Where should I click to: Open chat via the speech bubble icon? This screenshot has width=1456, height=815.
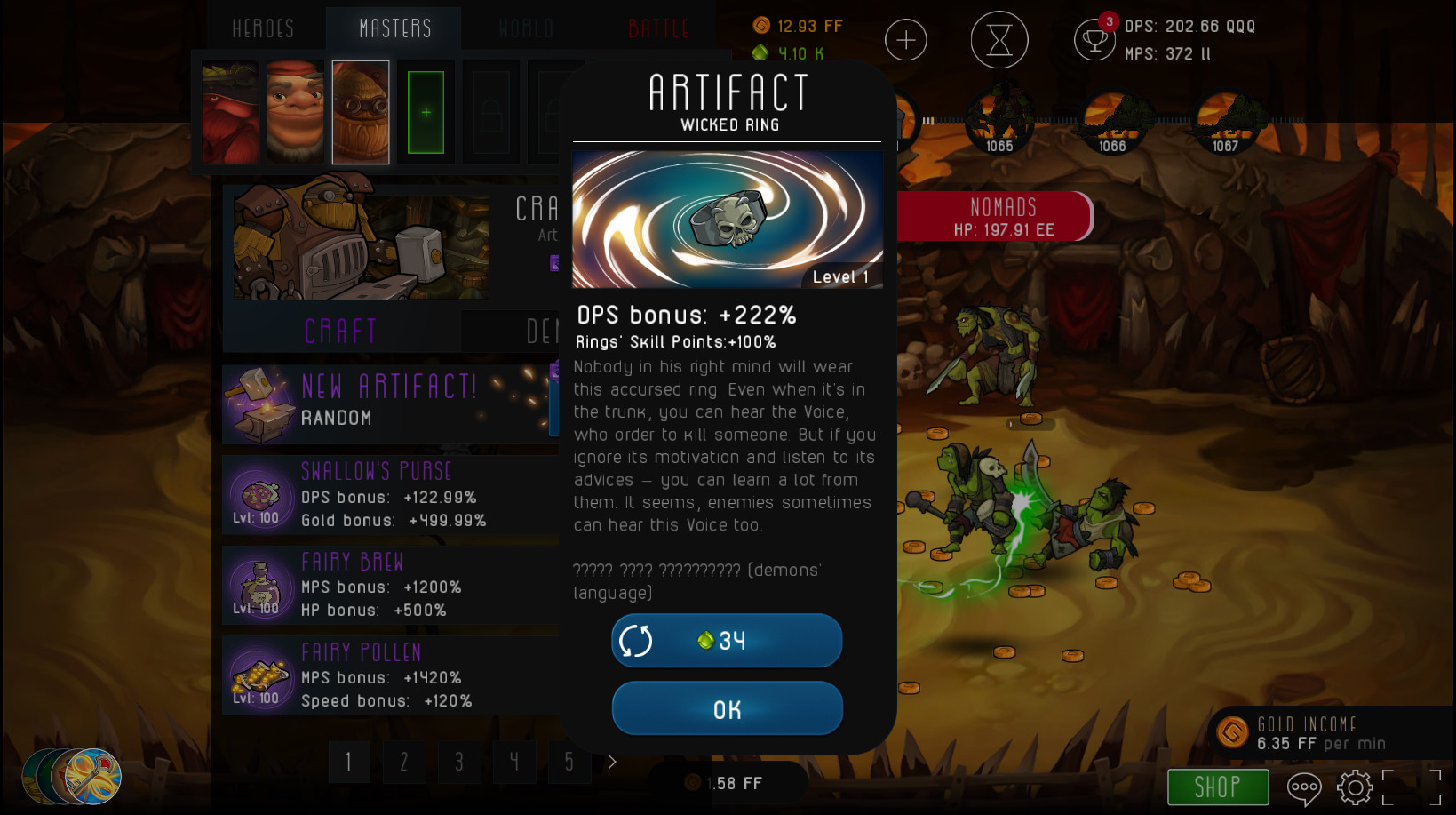tap(1303, 787)
